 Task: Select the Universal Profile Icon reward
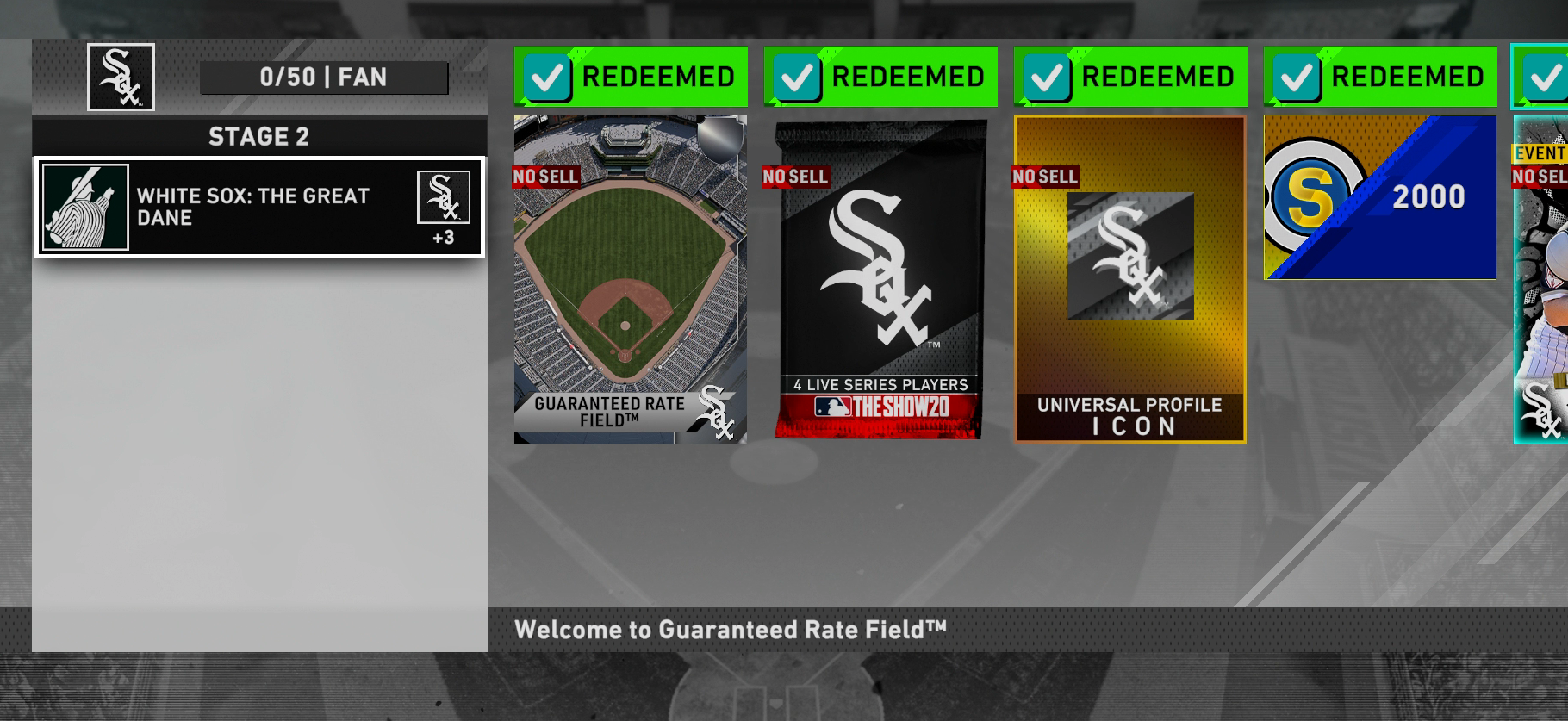pos(1129,279)
